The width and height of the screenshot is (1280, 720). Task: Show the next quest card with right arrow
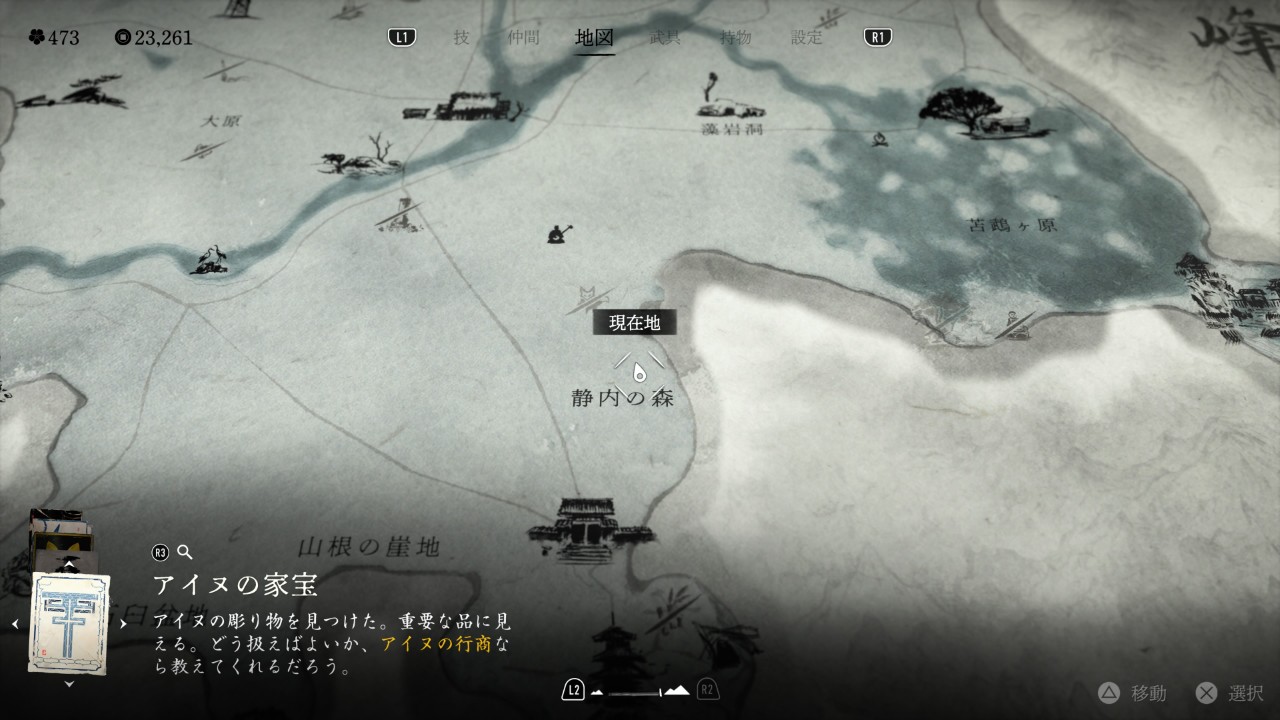[x=123, y=623]
